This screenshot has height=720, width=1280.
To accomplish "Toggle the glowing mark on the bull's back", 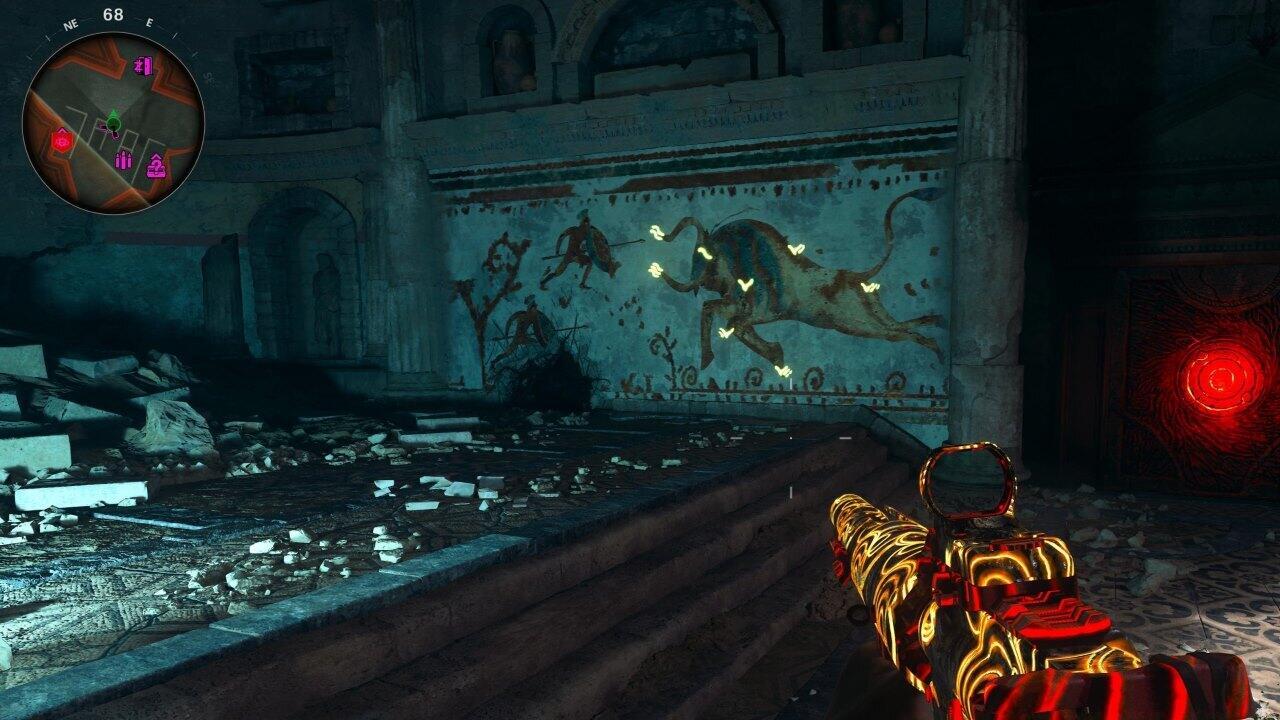I will tap(796, 249).
